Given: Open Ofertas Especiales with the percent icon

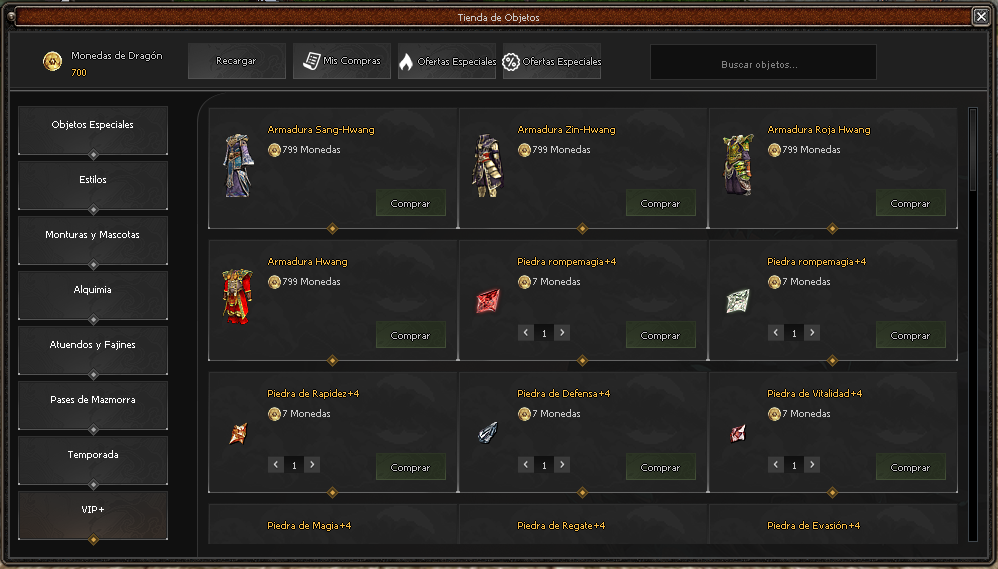Looking at the screenshot, I should point(552,61).
